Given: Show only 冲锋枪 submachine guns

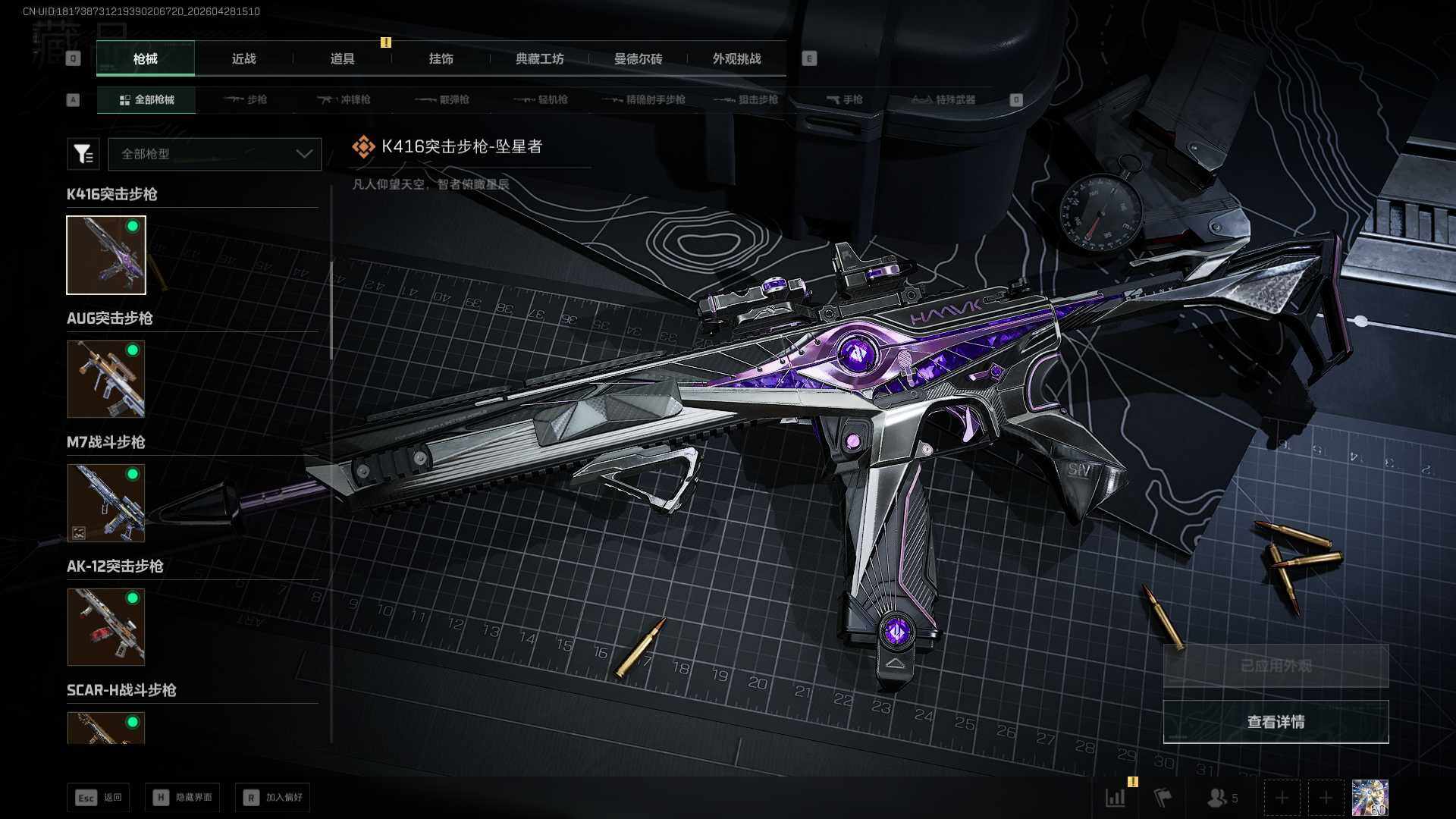Looking at the screenshot, I should (x=344, y=99).
